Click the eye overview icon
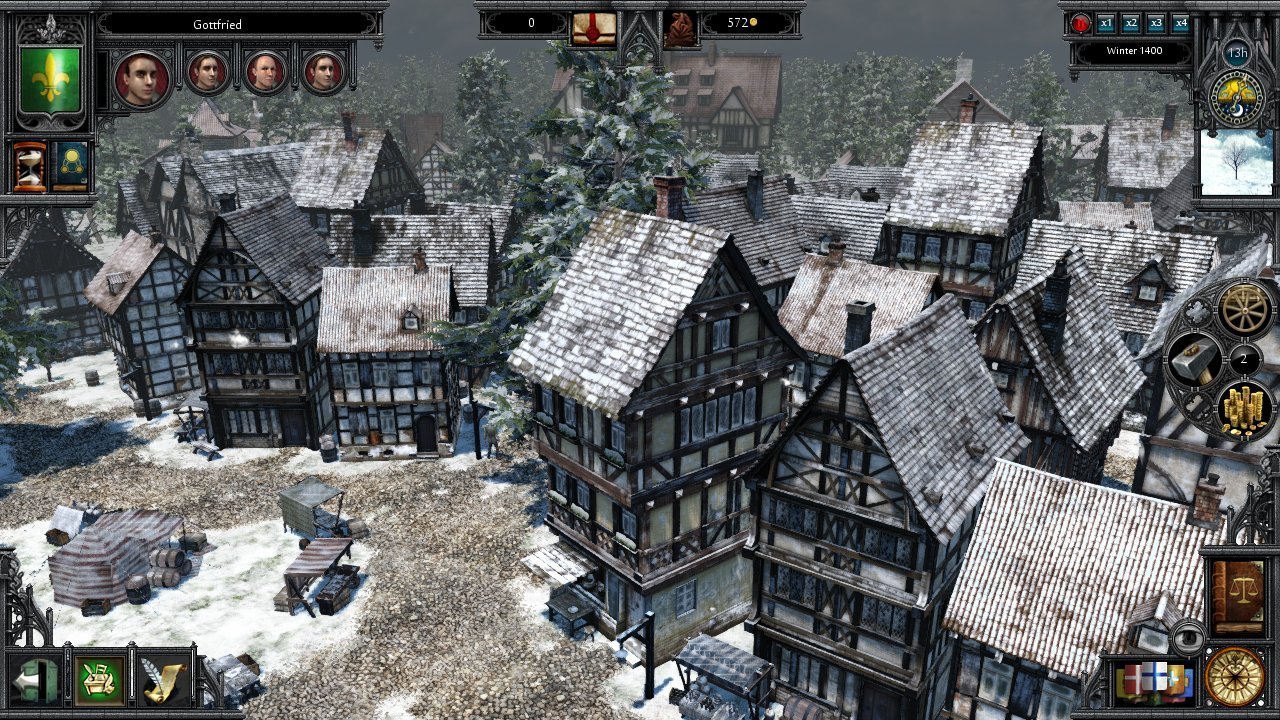The height and width of the screenshot is (720, 1280). 1189,637
